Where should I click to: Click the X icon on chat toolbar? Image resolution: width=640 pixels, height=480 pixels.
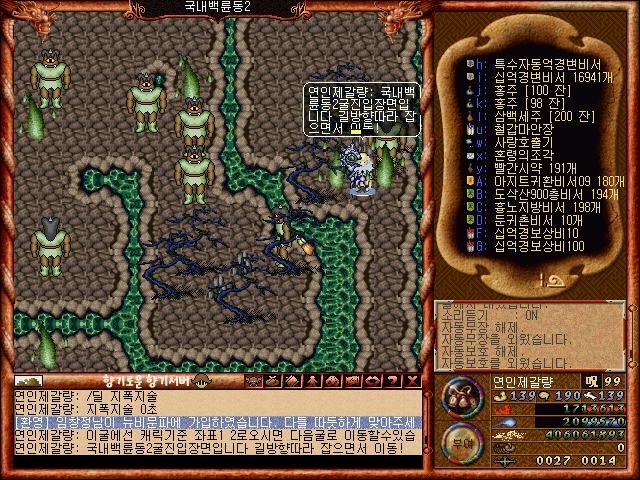coord(411,381)
